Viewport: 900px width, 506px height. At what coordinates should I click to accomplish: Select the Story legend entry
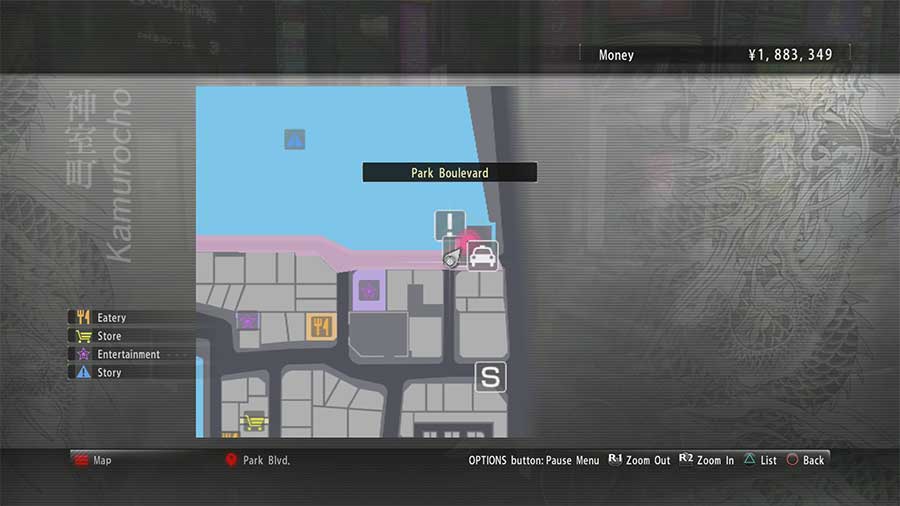108,372
